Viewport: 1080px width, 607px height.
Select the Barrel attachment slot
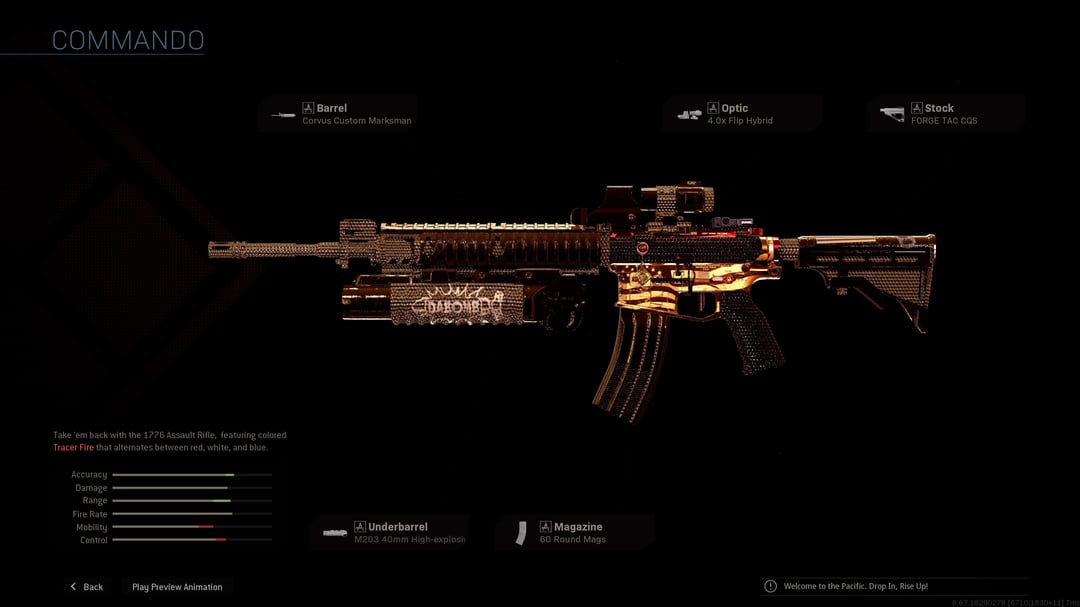click(x=338, y=114)
